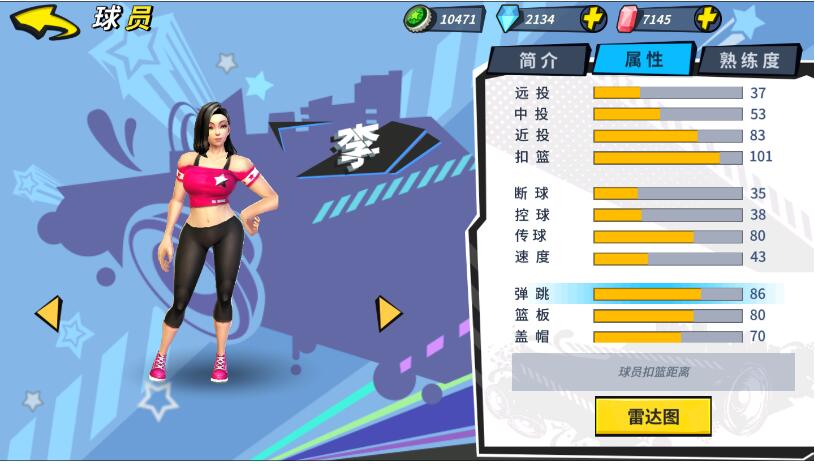Show the previous player with left arrow
The width and height of the screenshot is (815, 464).
coord(48,313)
